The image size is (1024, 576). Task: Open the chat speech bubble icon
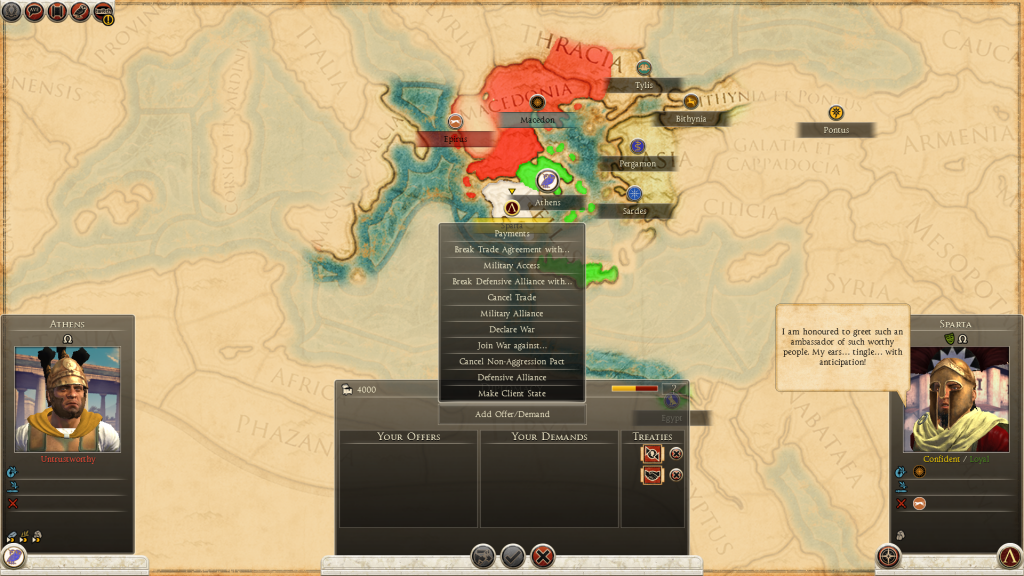coord(33,12)
